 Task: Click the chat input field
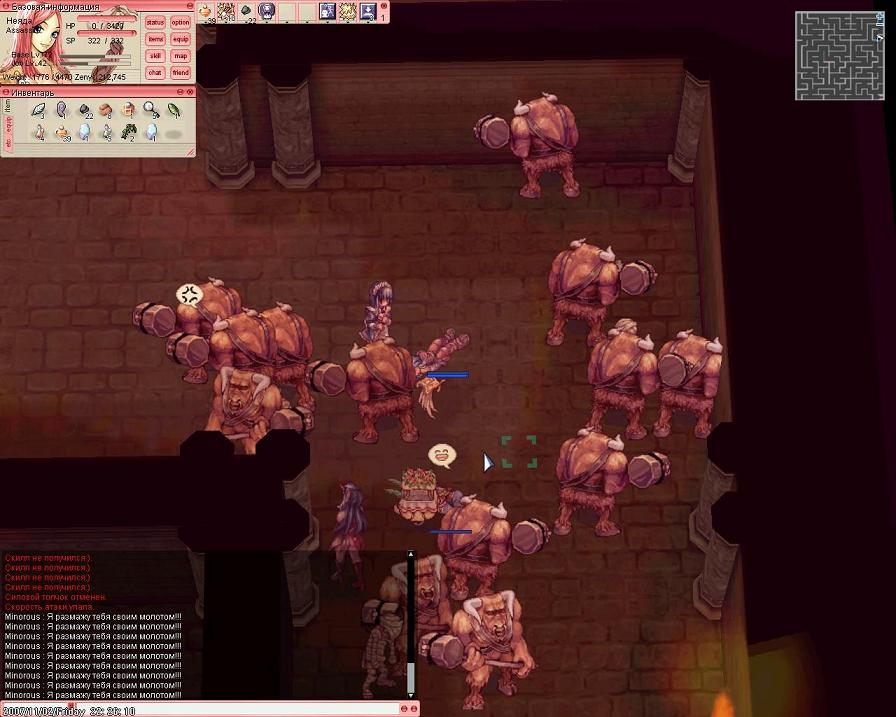(x=200, y=709)
